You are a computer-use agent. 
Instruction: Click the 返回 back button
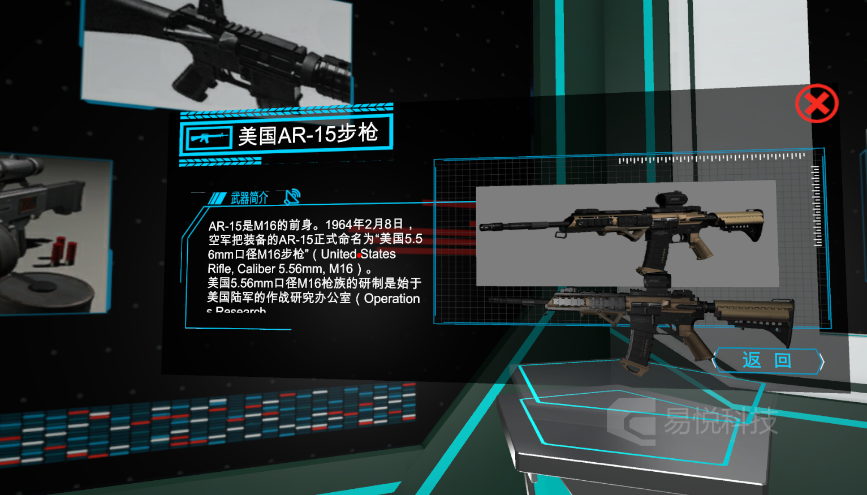[767, 360]
